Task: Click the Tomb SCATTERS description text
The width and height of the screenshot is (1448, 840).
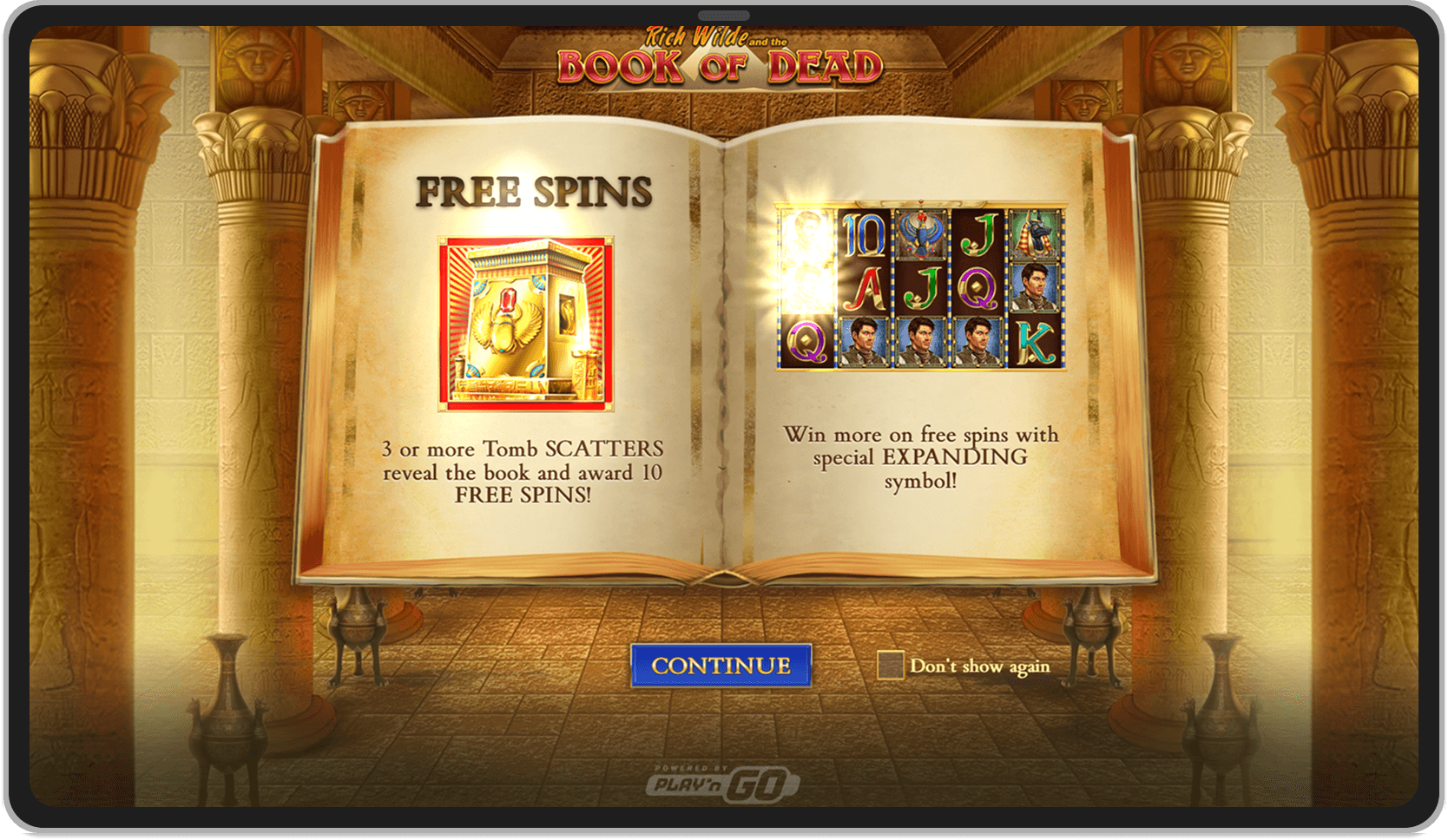Action: click(x=523, y=473)
